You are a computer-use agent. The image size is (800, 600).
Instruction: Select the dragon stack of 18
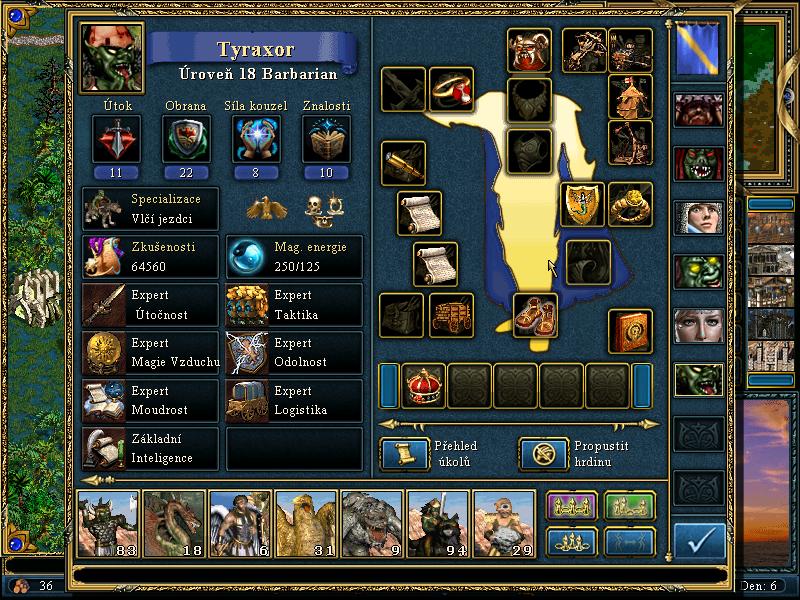(174, 523)
